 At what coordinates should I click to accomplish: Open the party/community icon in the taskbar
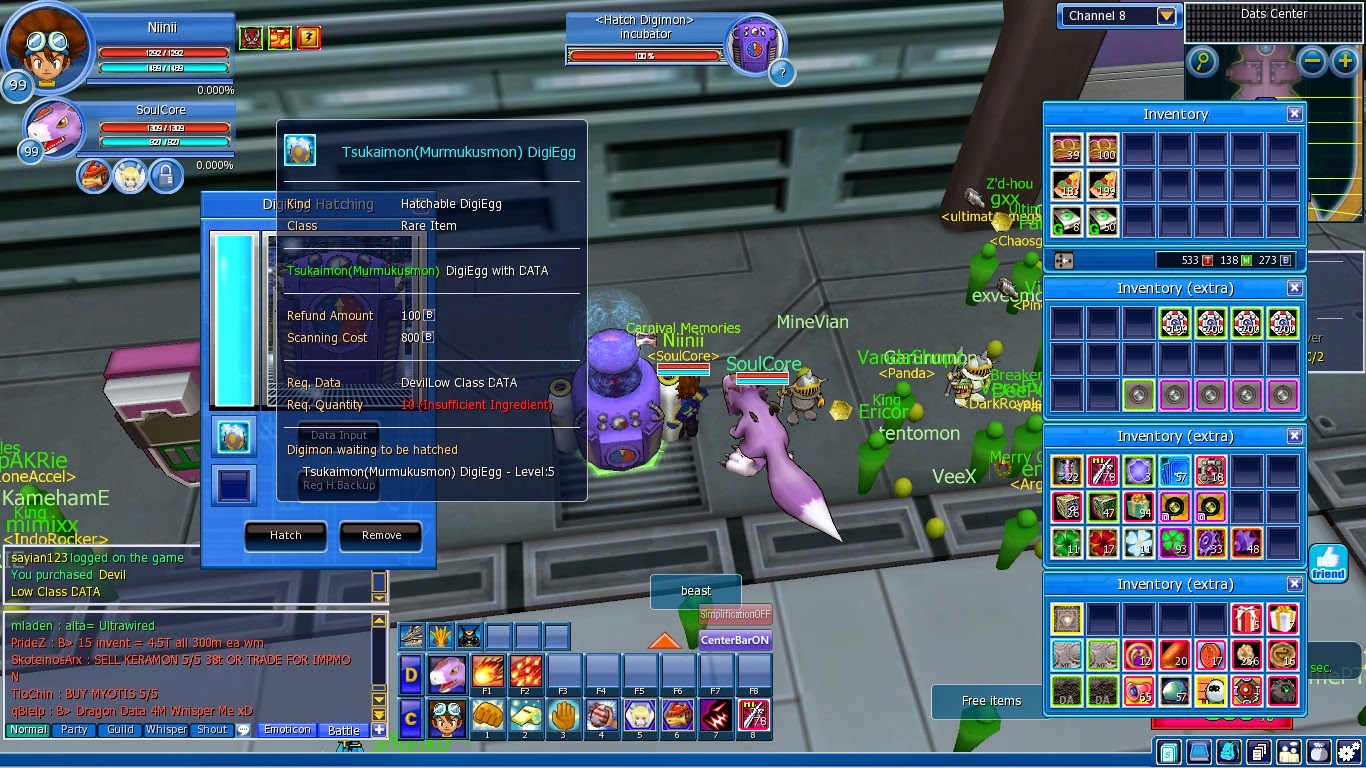1289,752
